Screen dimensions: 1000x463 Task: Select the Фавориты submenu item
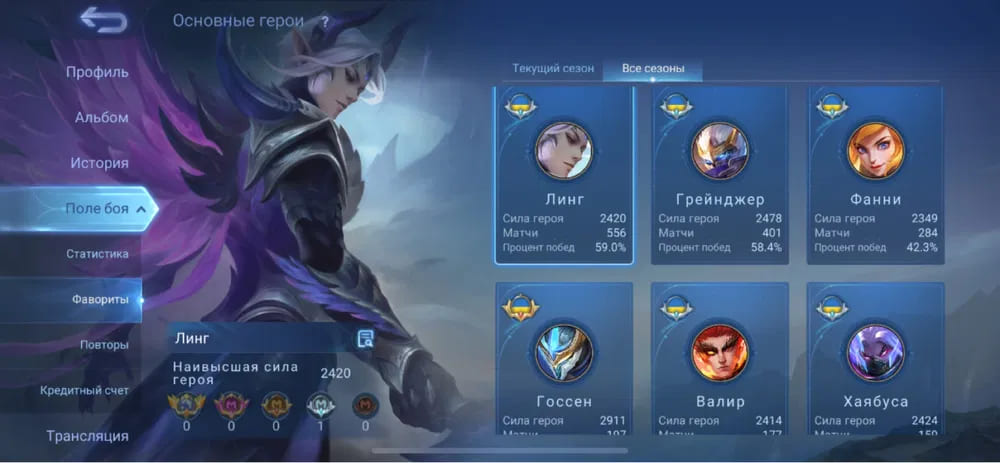[x=100, y=299]
